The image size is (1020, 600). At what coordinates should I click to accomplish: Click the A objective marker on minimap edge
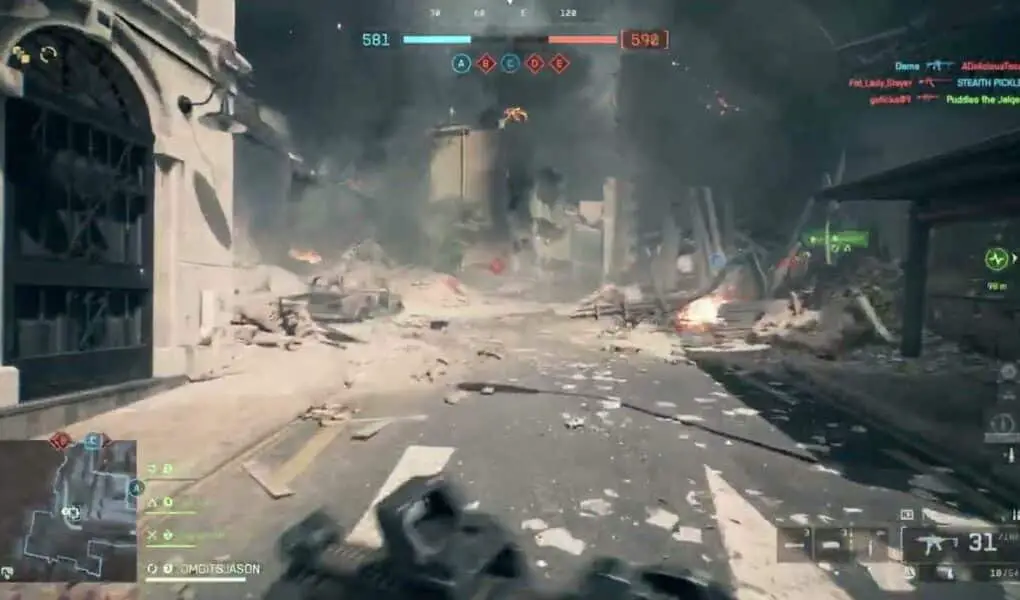tap(136, 488)
